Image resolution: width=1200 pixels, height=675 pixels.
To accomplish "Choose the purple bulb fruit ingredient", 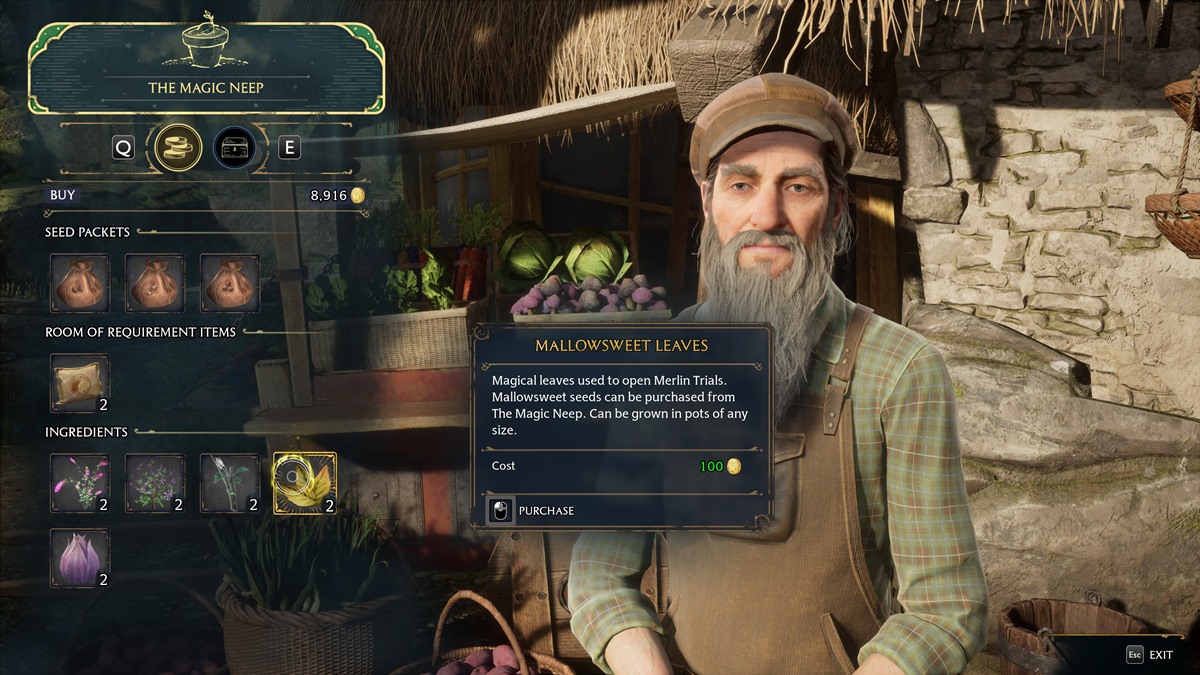I will (x=79, y=558).
